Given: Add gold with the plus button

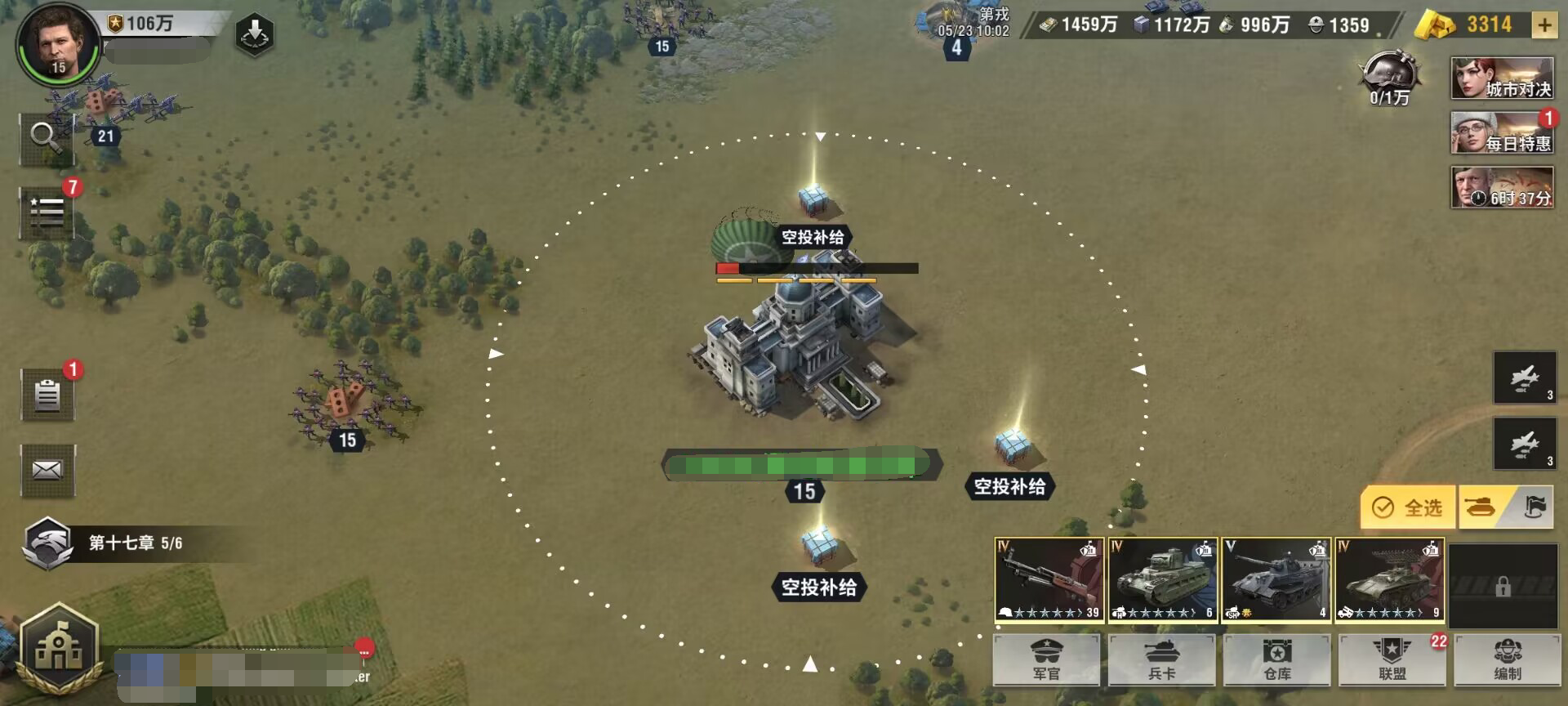Looking at the screenshot, I should pyautogui.click(x=1543, y=25).
